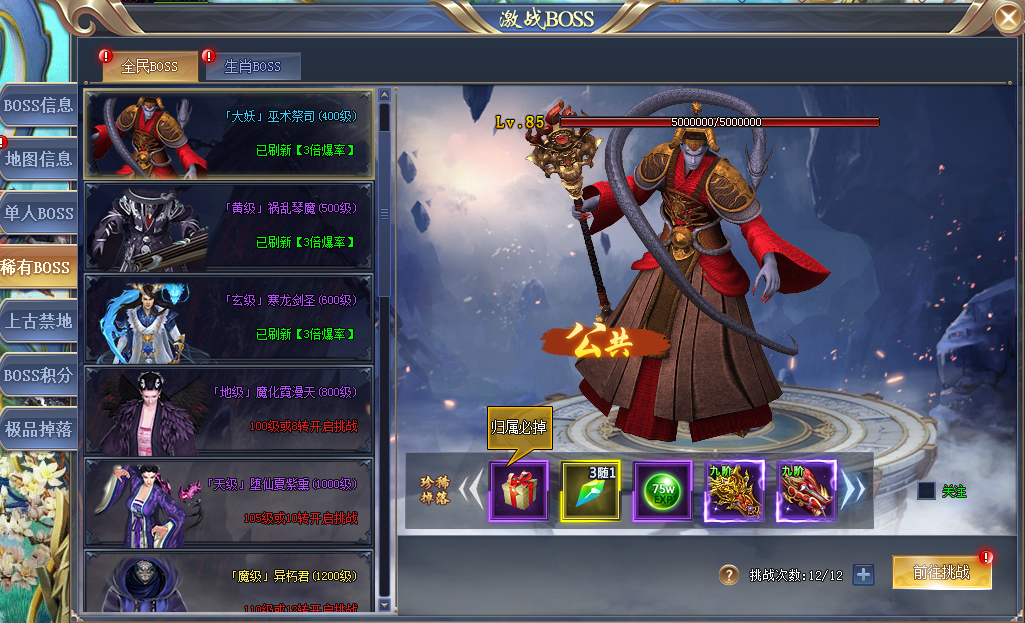This screenshot has height=623, width=1025.
Task: Select the 单人BOSS side tab
Action: [x=38, y=213]
